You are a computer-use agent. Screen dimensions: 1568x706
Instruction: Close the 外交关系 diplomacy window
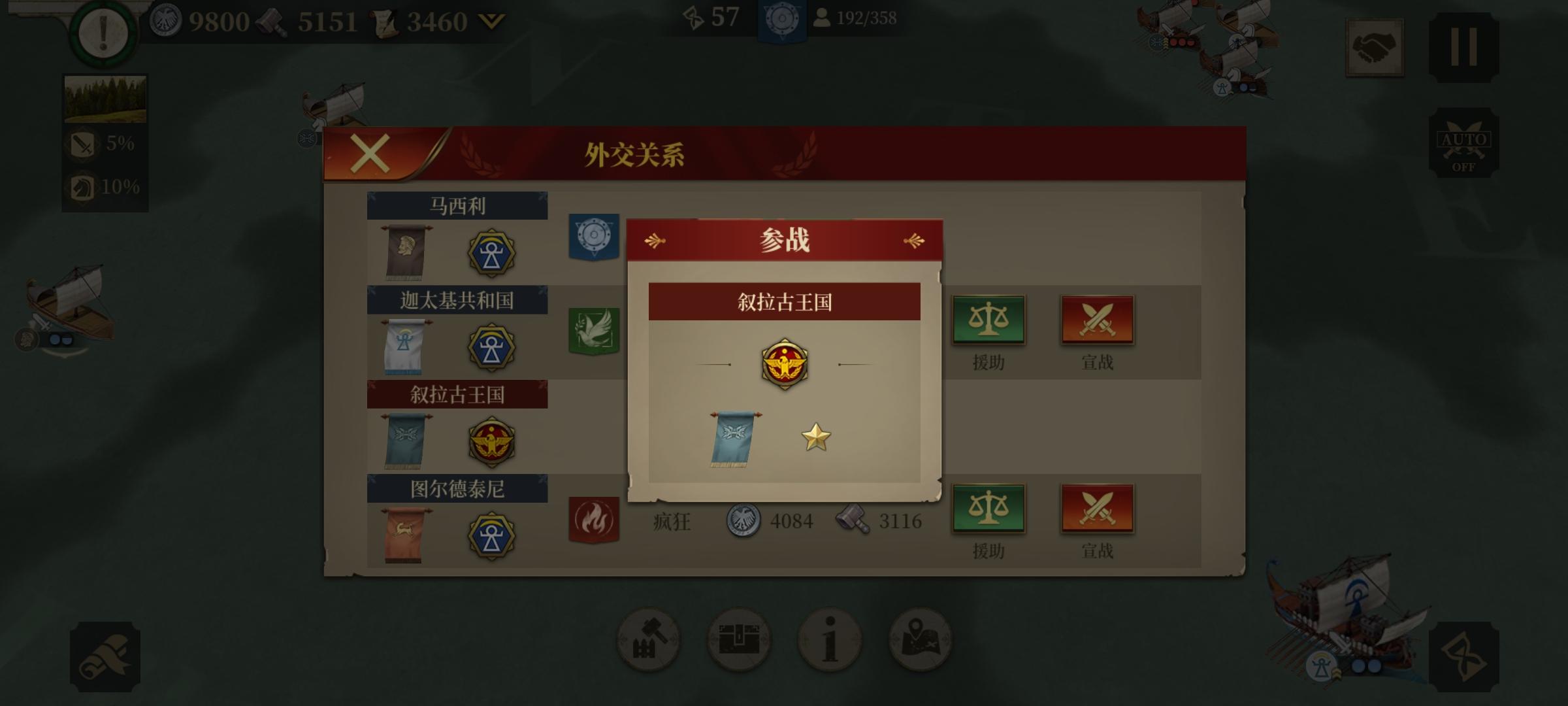[370, 153]
